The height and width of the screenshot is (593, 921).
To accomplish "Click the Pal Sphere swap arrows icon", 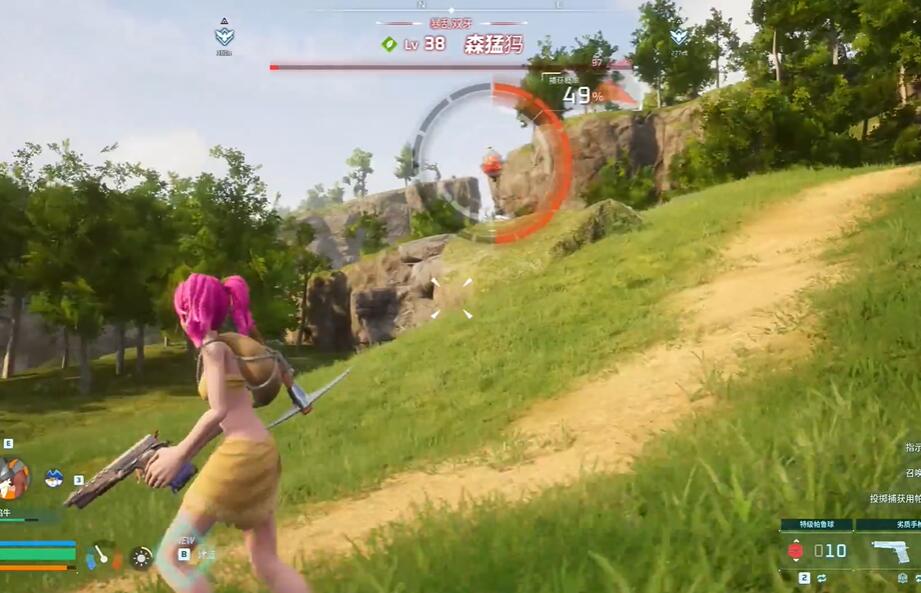I will [821, 578].
